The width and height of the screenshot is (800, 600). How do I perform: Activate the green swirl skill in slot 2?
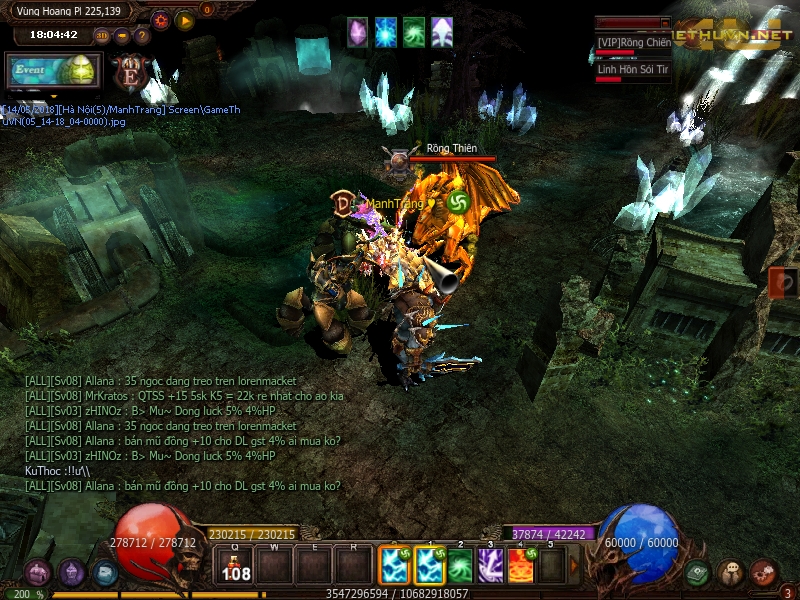coord(460,566)
